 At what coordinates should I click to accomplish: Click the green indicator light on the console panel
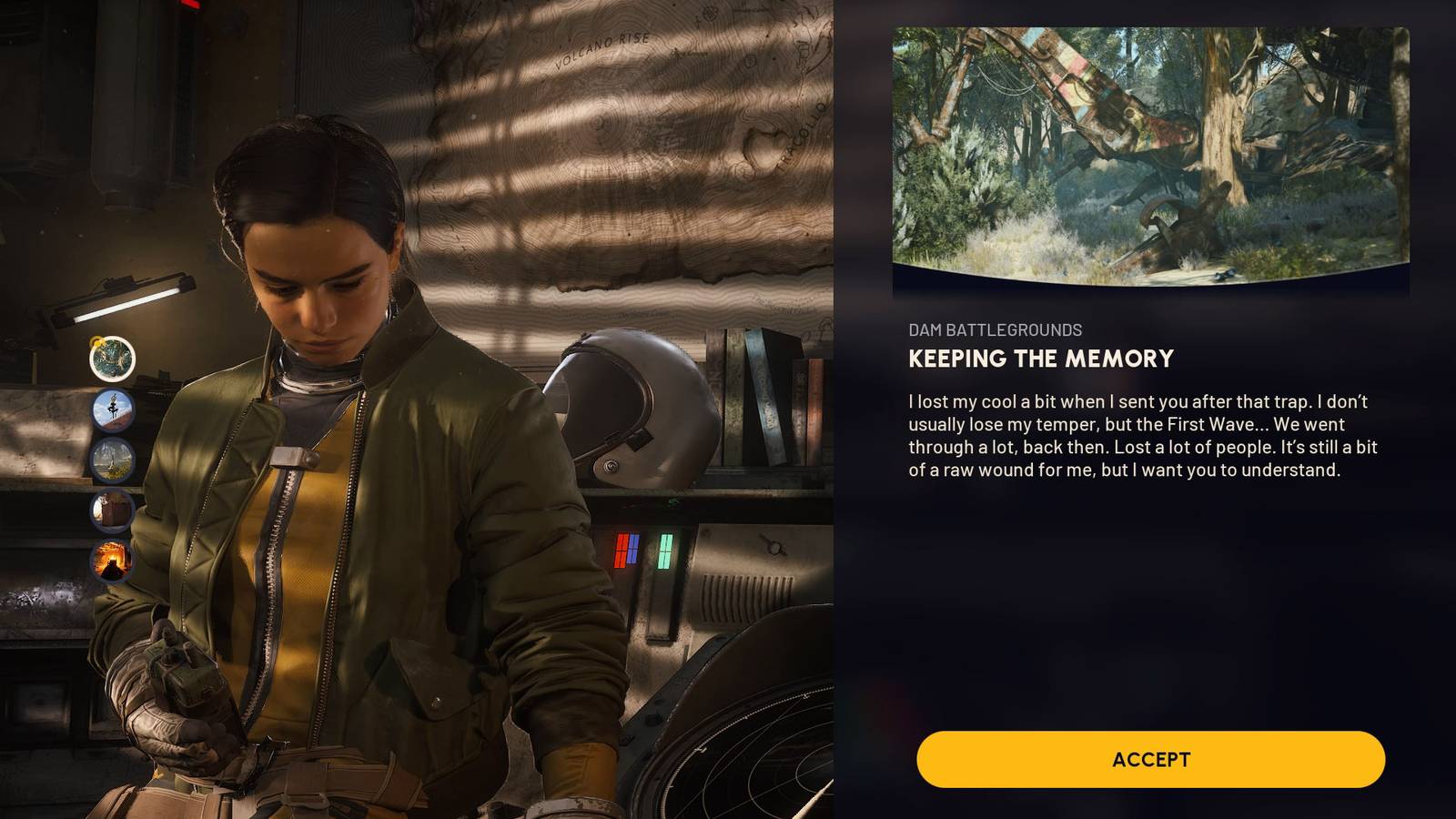666,550
